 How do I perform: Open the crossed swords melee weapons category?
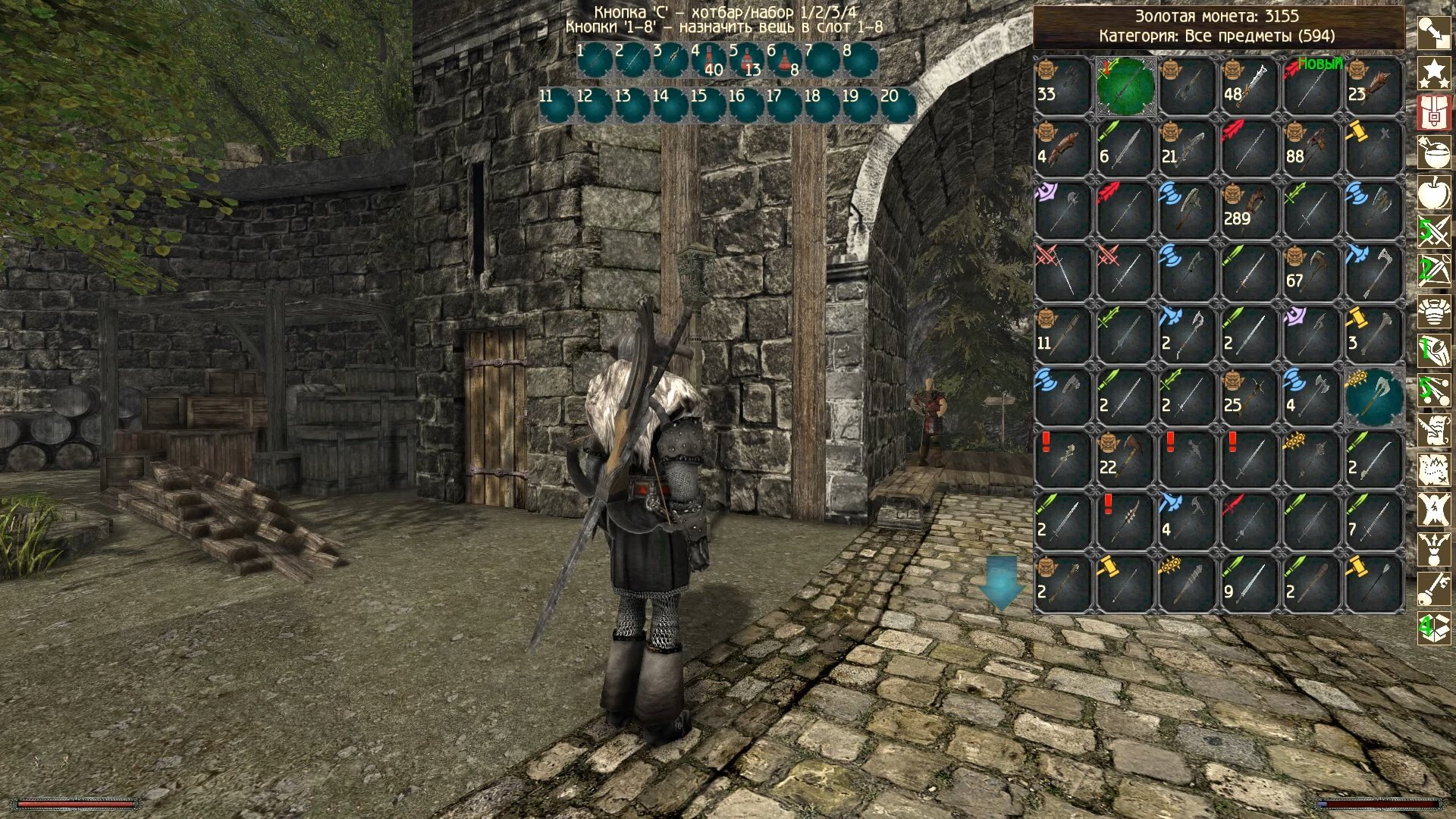pos(1434,231)
